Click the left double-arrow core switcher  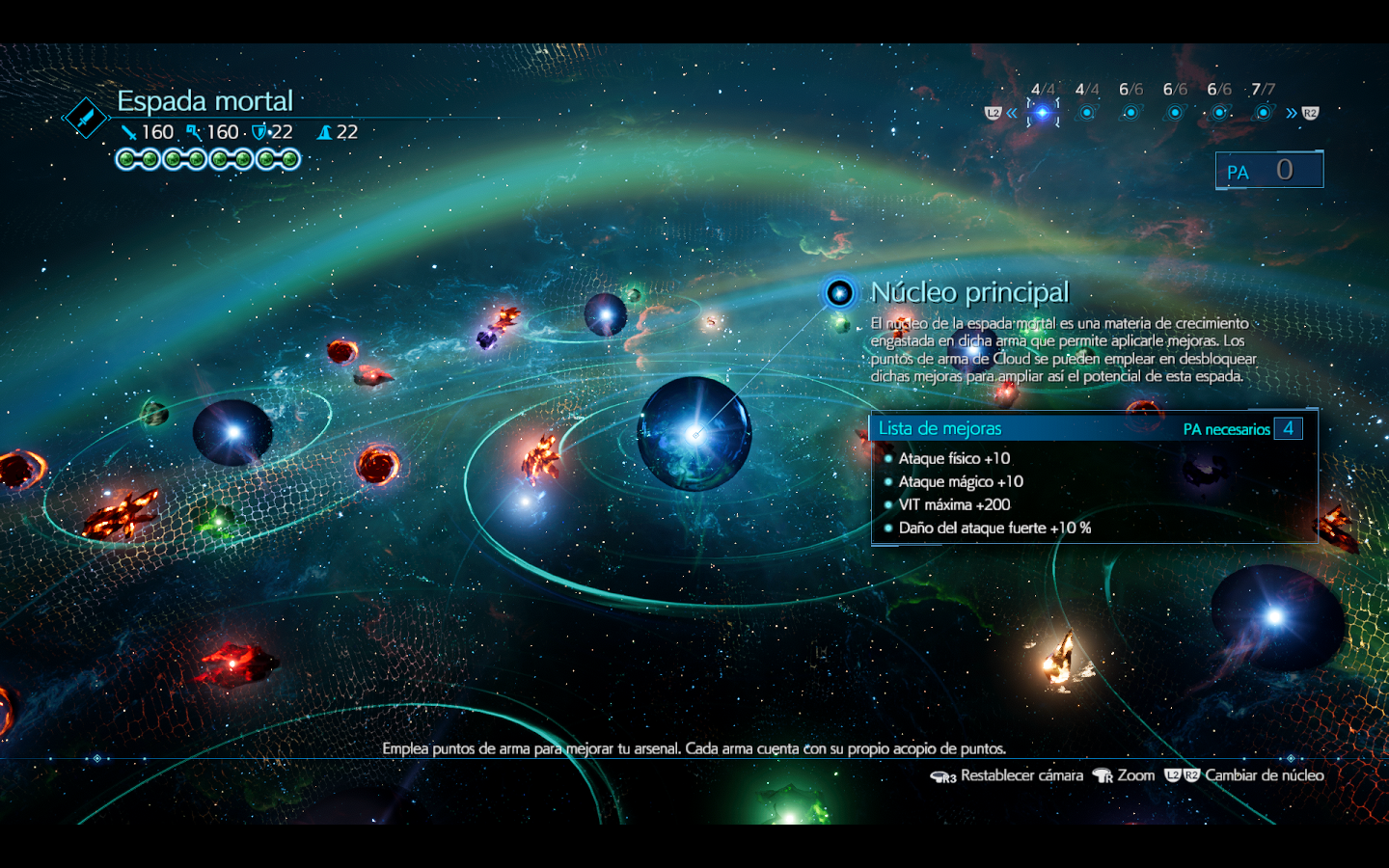[x=1011, y=113]
